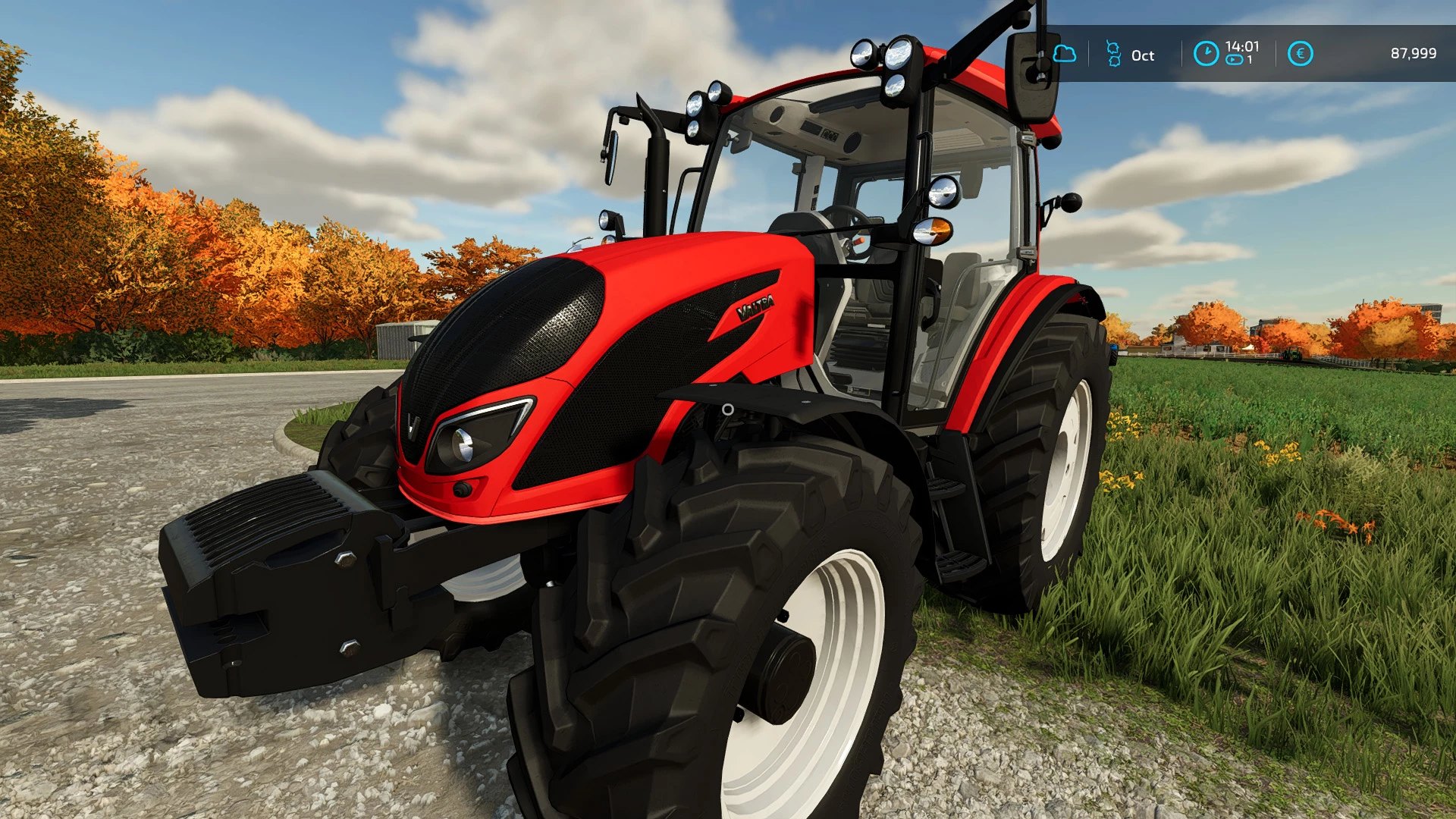
Task: Click the money balance 87,999
Action: [x=1414, y=53]
